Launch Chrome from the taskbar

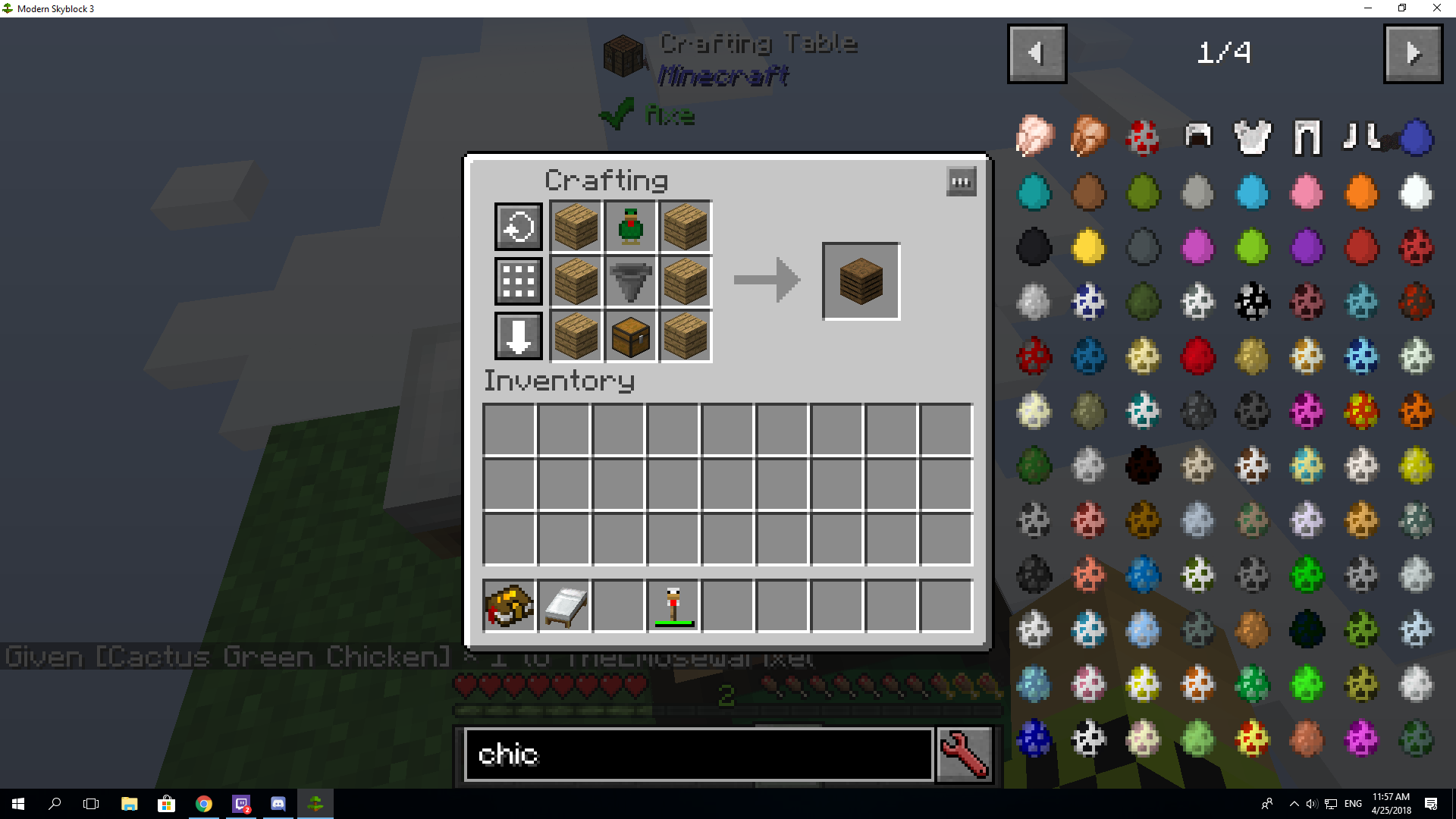202,803
